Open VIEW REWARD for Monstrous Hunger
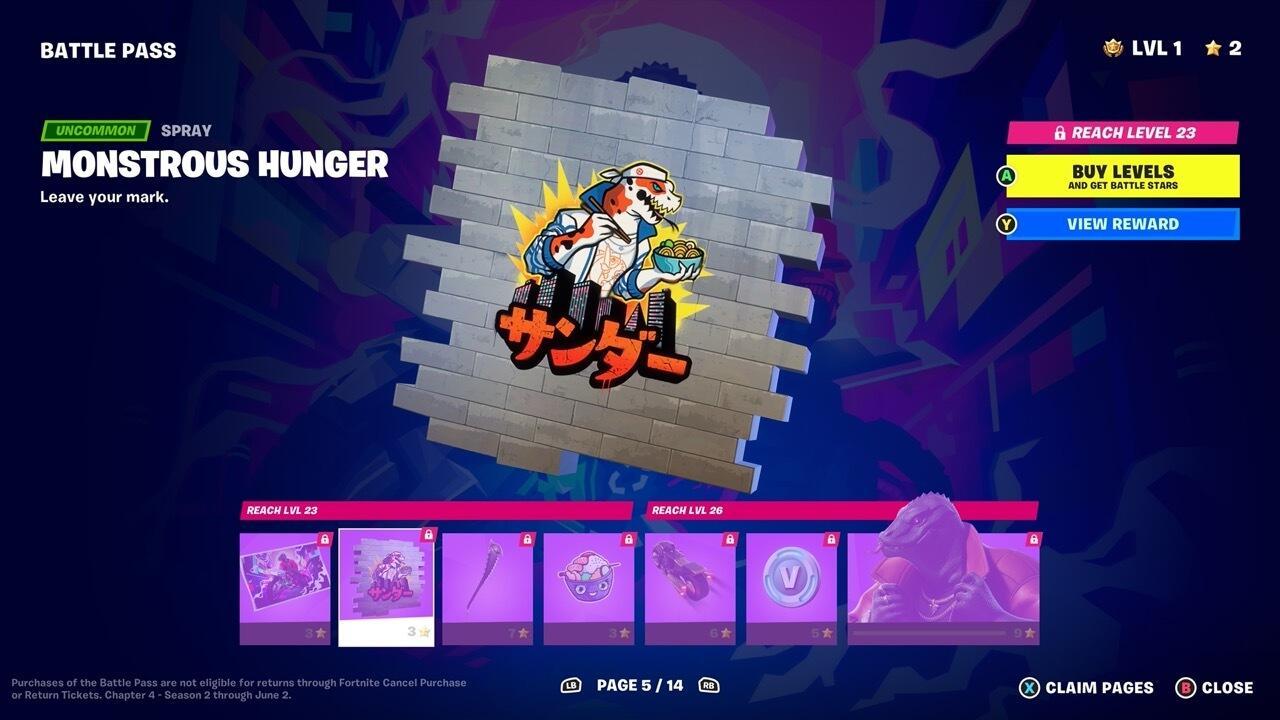 click(1122, 224)
